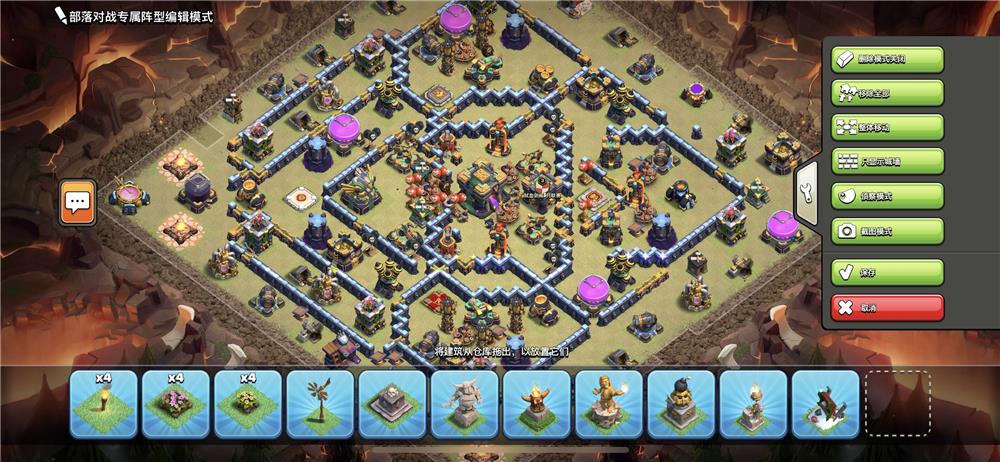Show walls only (只显示城墙)
1000x462 pixels.
click(x=887, y=162)
